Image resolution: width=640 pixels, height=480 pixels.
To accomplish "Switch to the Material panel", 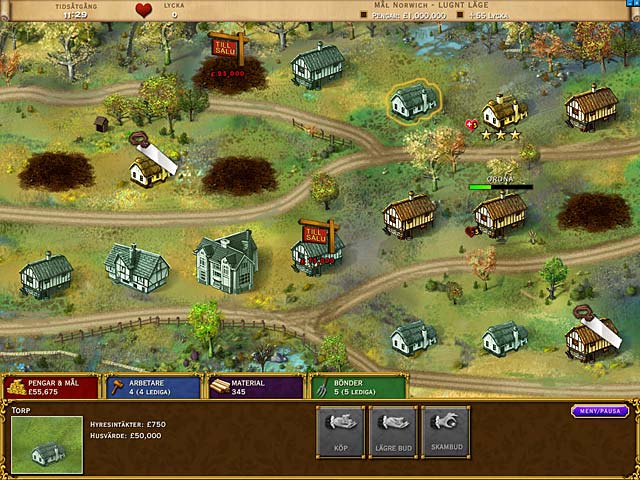I will (x=254, y=387).
